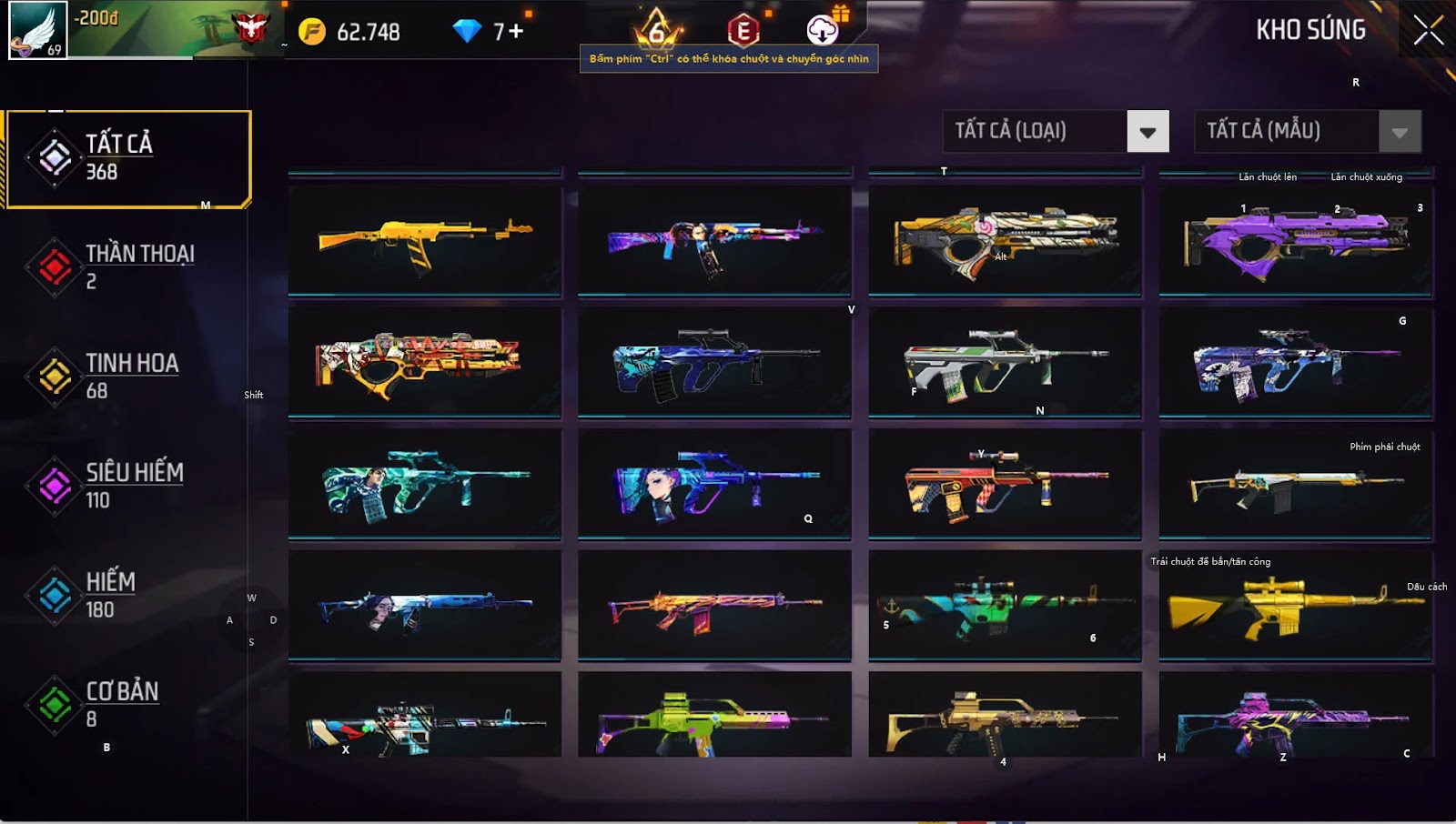
Task: Select the plain golden AK rifle skin
Action: (x=424, y=241)
